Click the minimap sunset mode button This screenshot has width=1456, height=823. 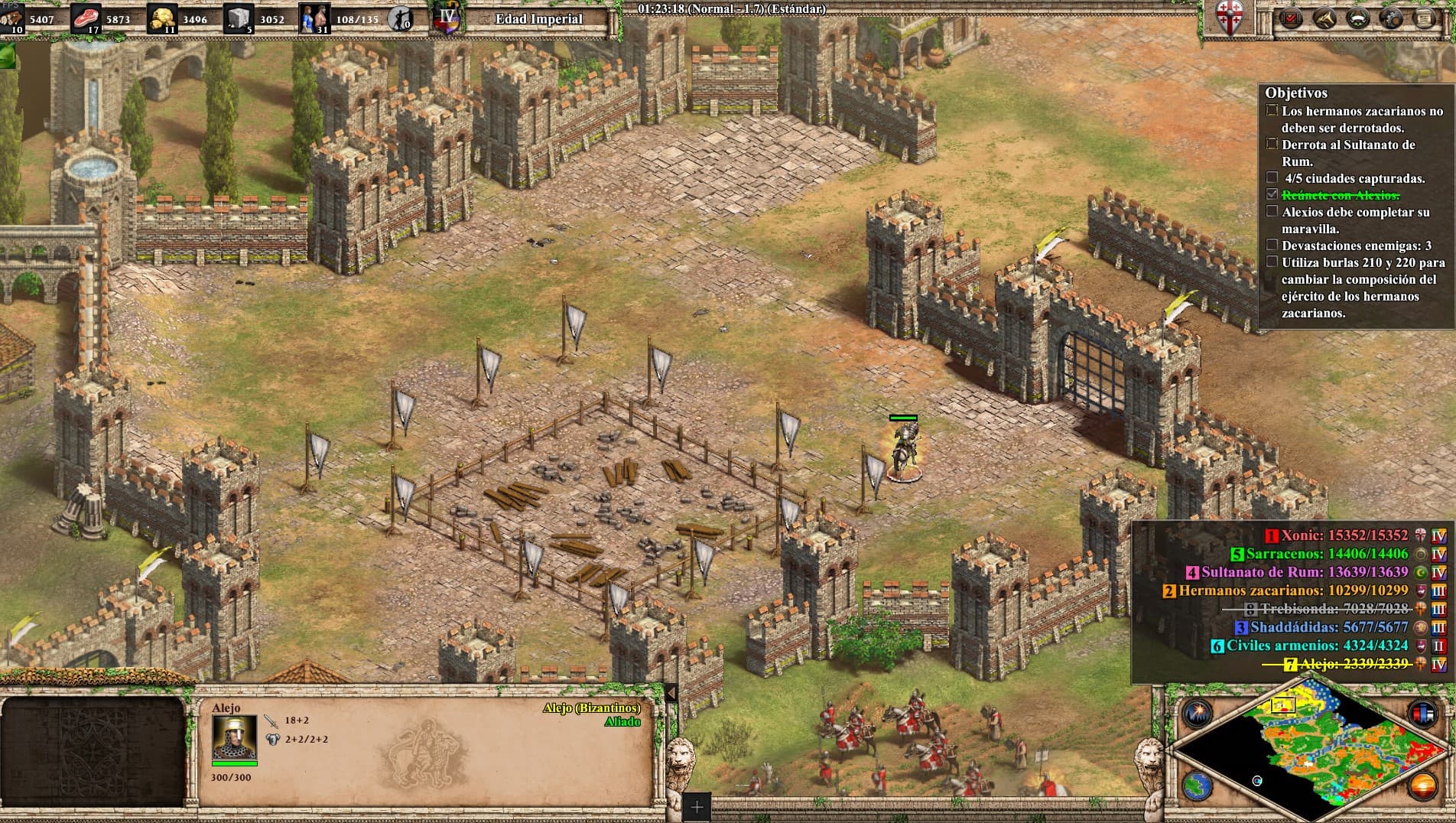pos(1423,786)
